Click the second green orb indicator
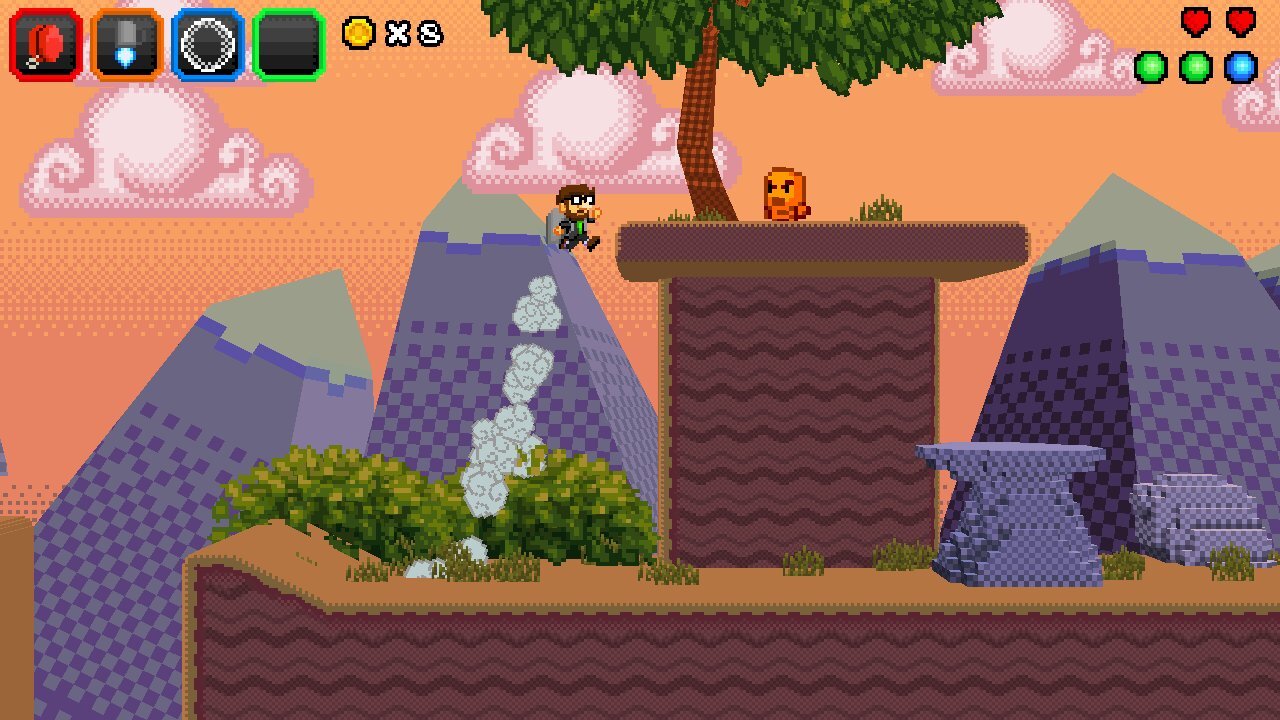1280x720 pixels. [1195, 68]
